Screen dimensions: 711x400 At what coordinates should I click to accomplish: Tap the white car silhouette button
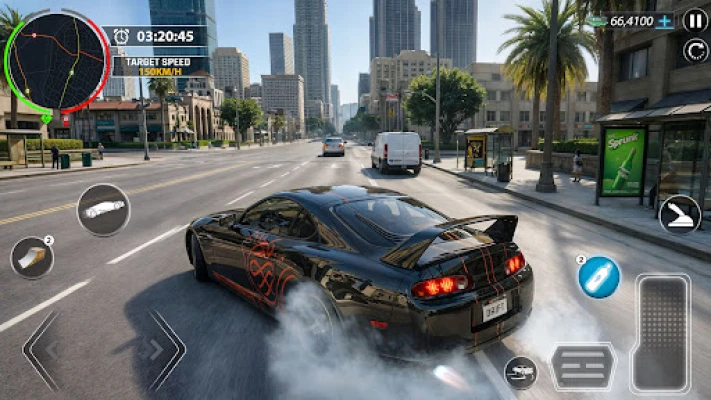pos(104,209)
